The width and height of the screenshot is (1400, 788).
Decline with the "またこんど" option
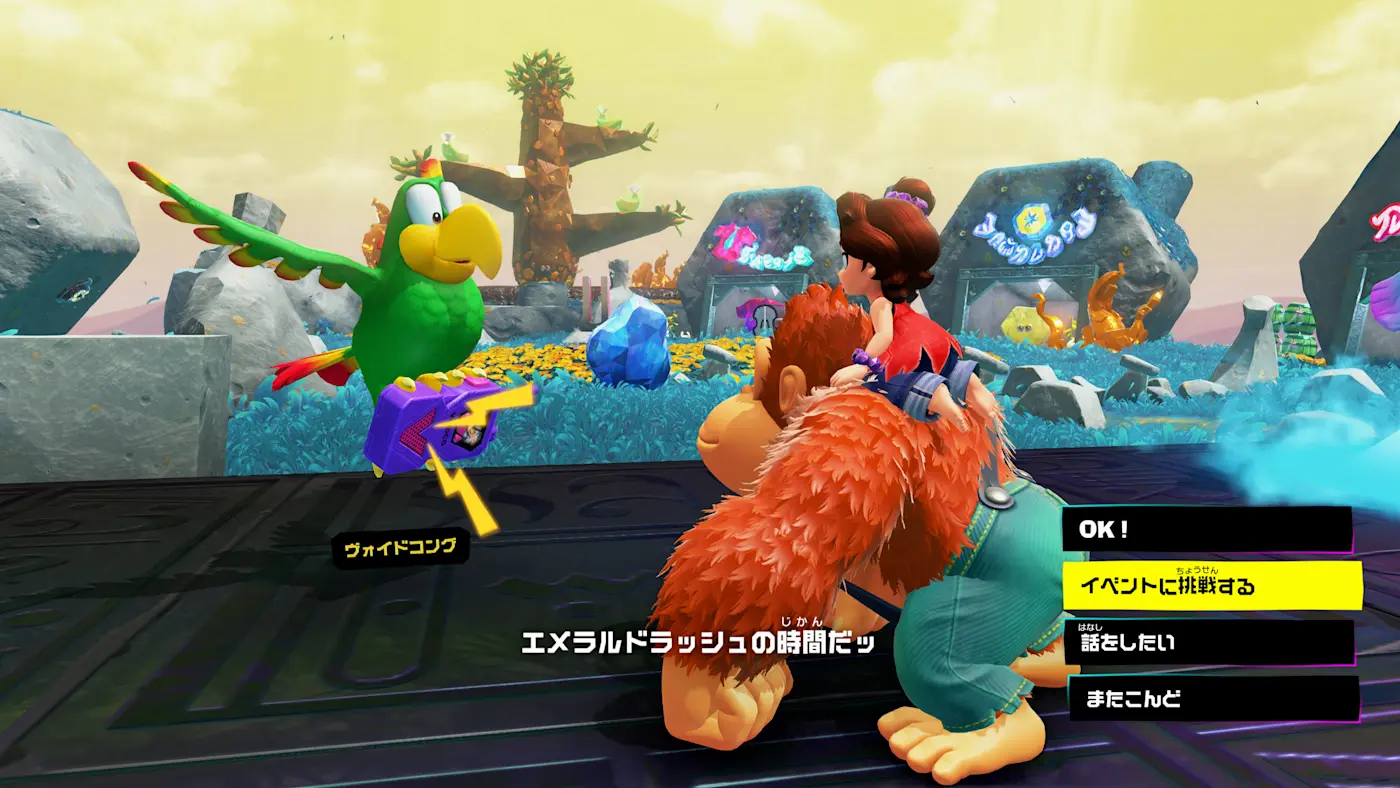pyautogui.click(x=1214, y=699)
